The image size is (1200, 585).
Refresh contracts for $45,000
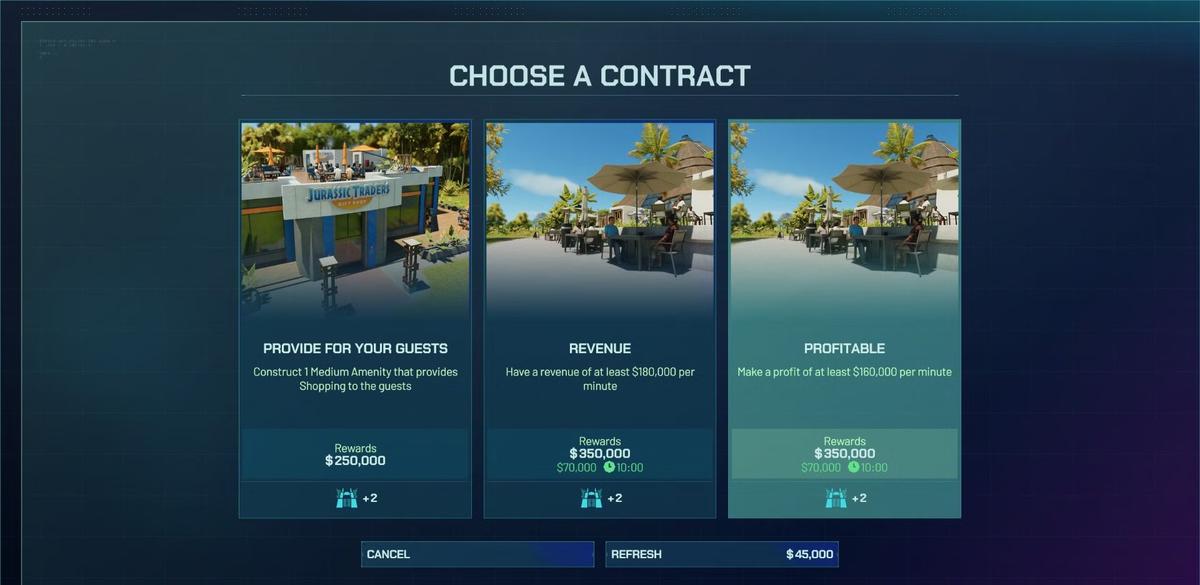pos(721,554)
